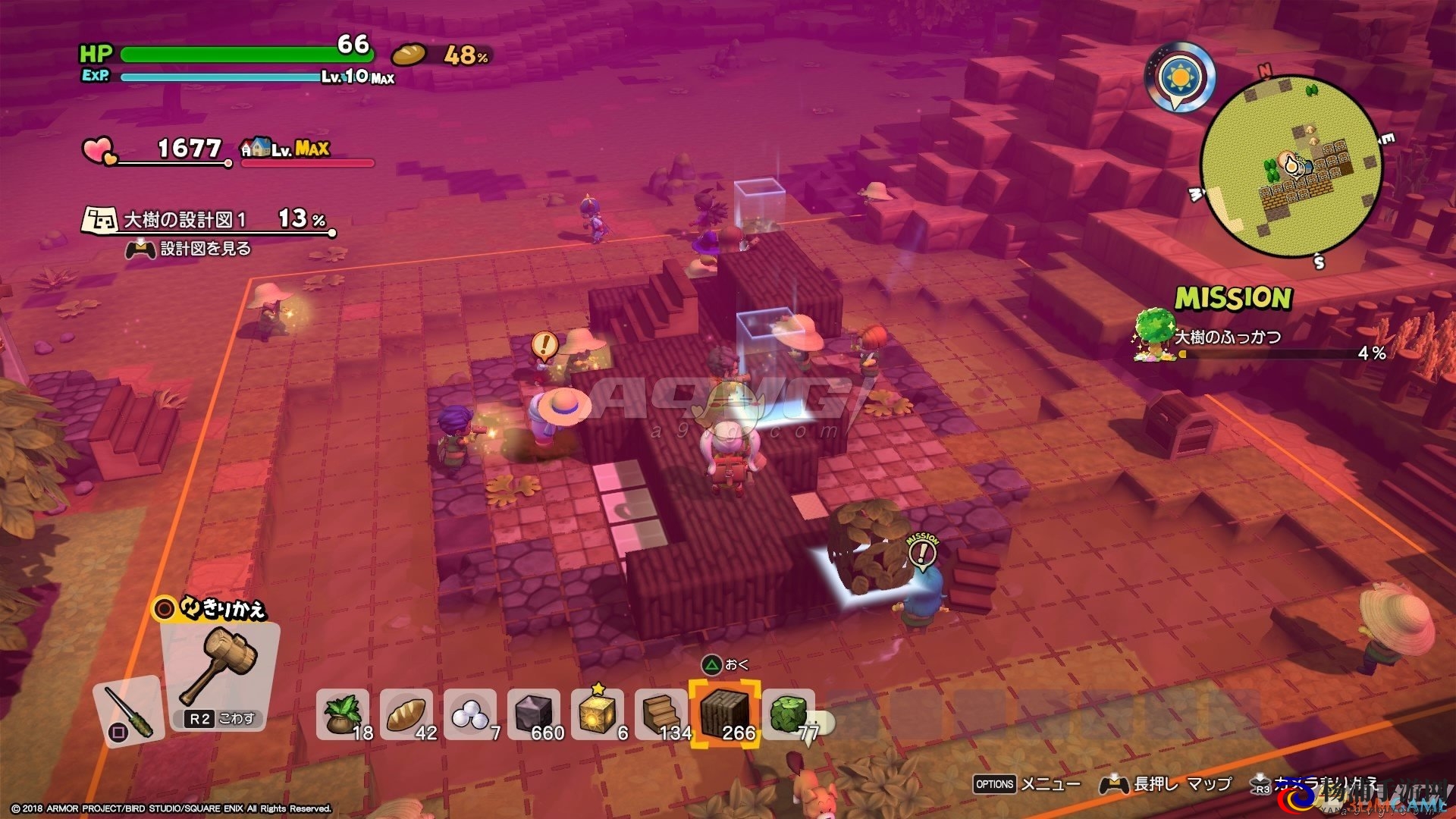The image size is (1456, 819).
Task: Choose the white pebbles hotbar slot
Action: 470,714
